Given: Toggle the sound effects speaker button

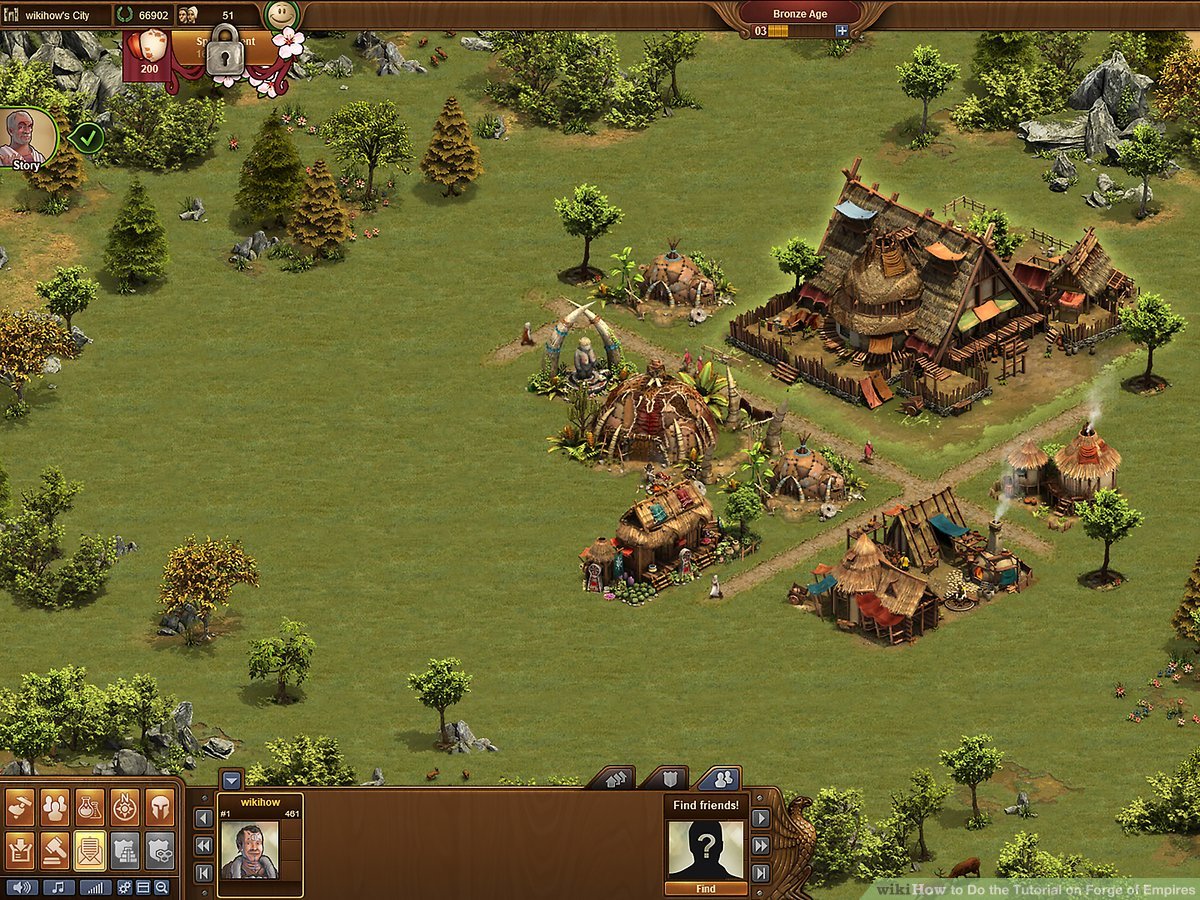Looking at the screenshot, I should coord(22,887).
